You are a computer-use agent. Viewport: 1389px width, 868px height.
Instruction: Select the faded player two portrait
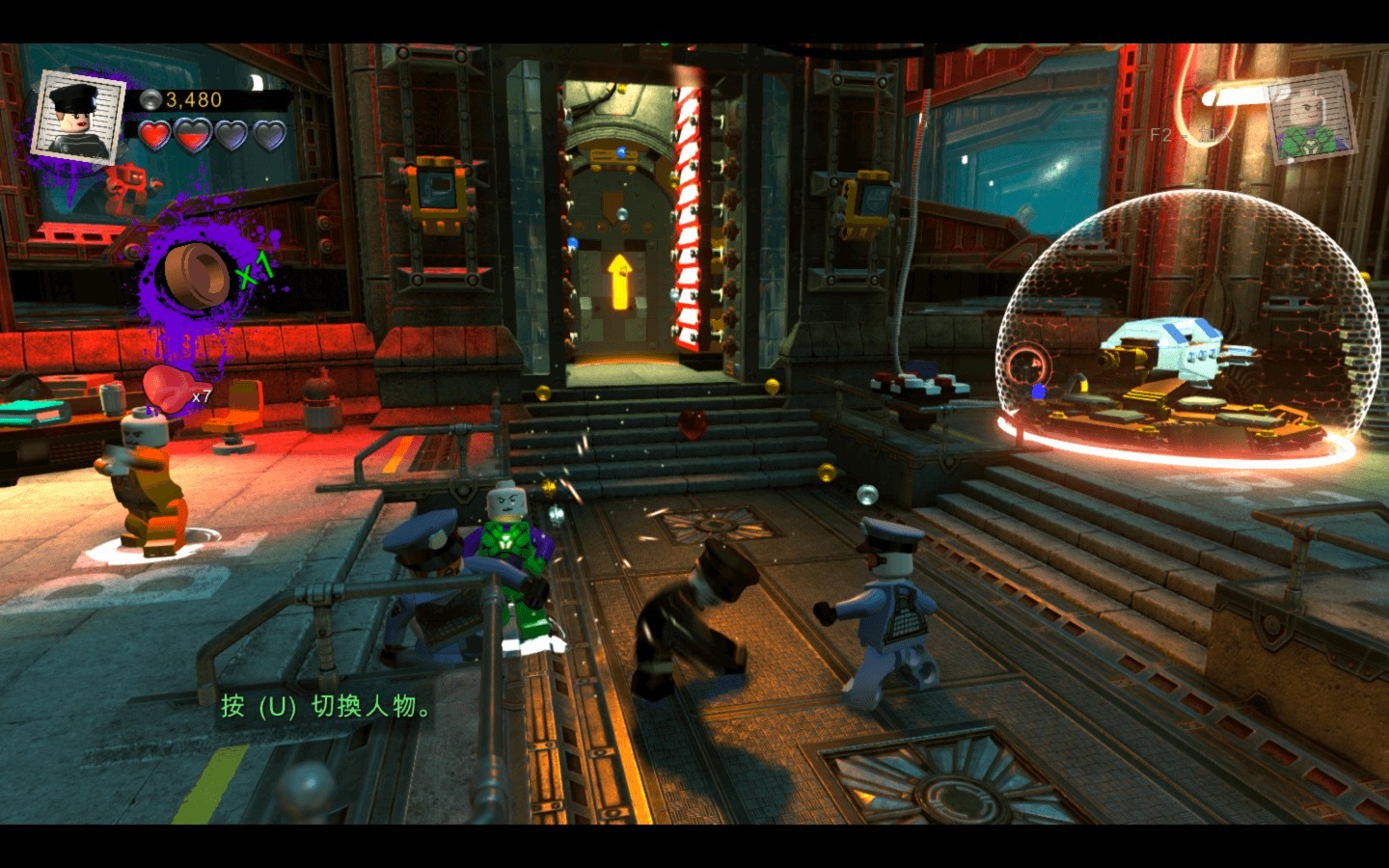pyautogui.click(x=1311, y=119)
